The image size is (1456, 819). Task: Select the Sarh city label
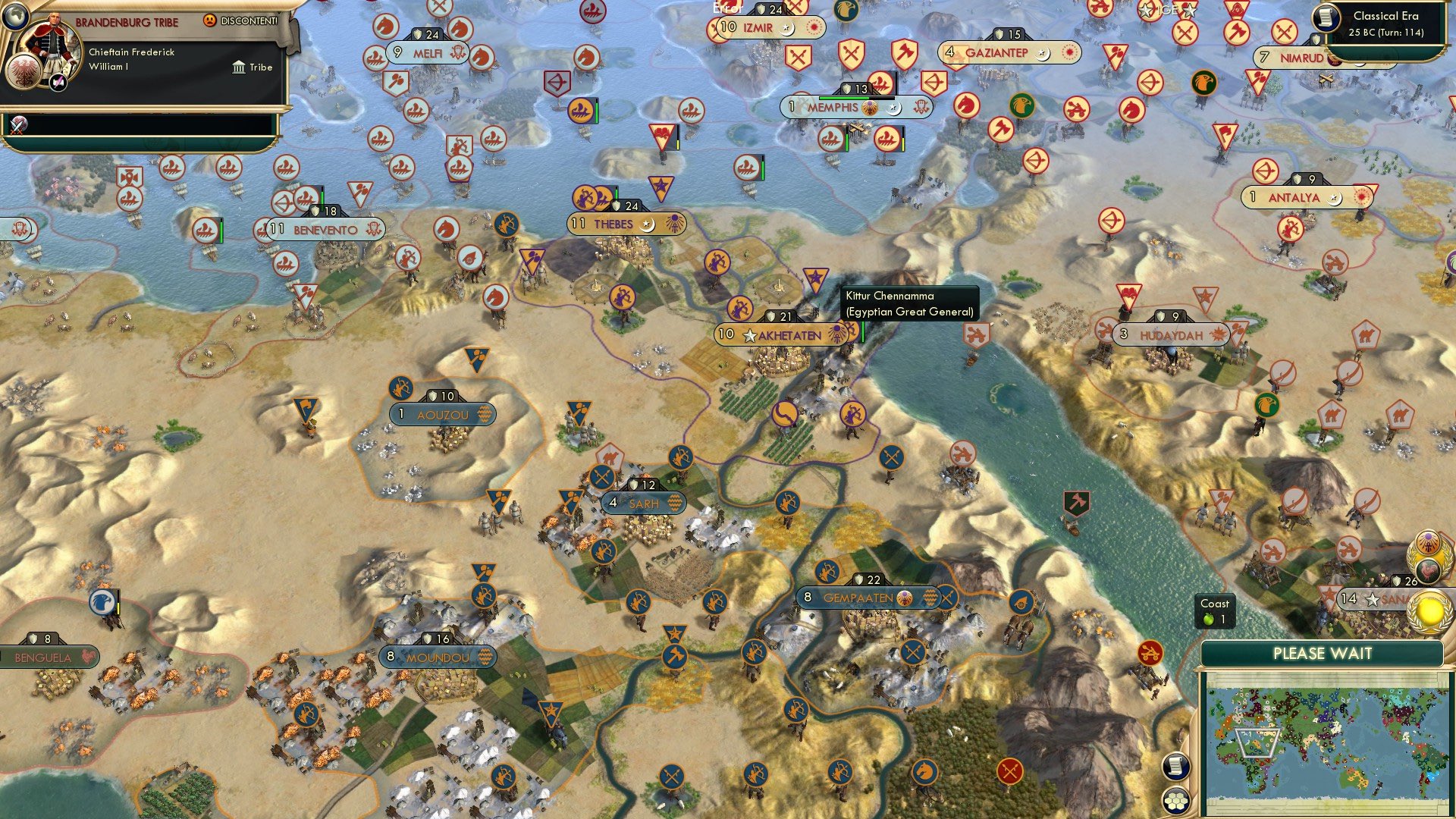pyautogui.click(x=644, y=502)
